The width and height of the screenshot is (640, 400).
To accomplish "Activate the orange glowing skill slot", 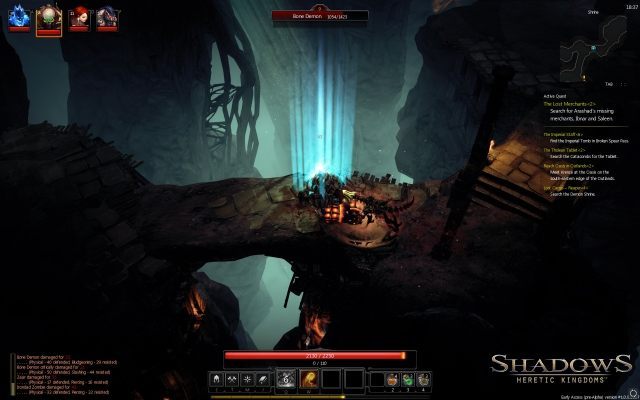I will click(309, 378).
